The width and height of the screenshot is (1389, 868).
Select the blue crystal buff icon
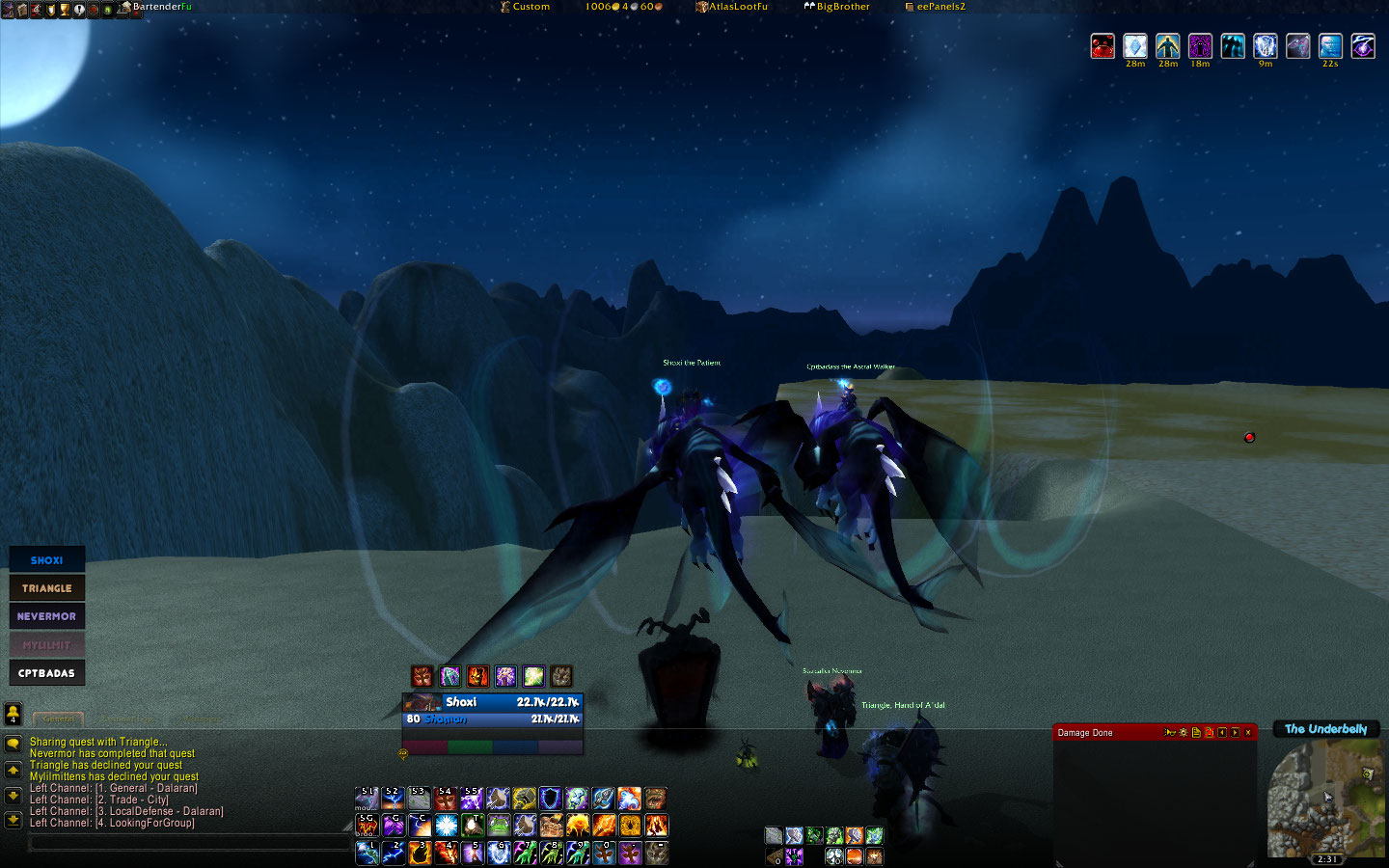click(x=1135, y=45)
